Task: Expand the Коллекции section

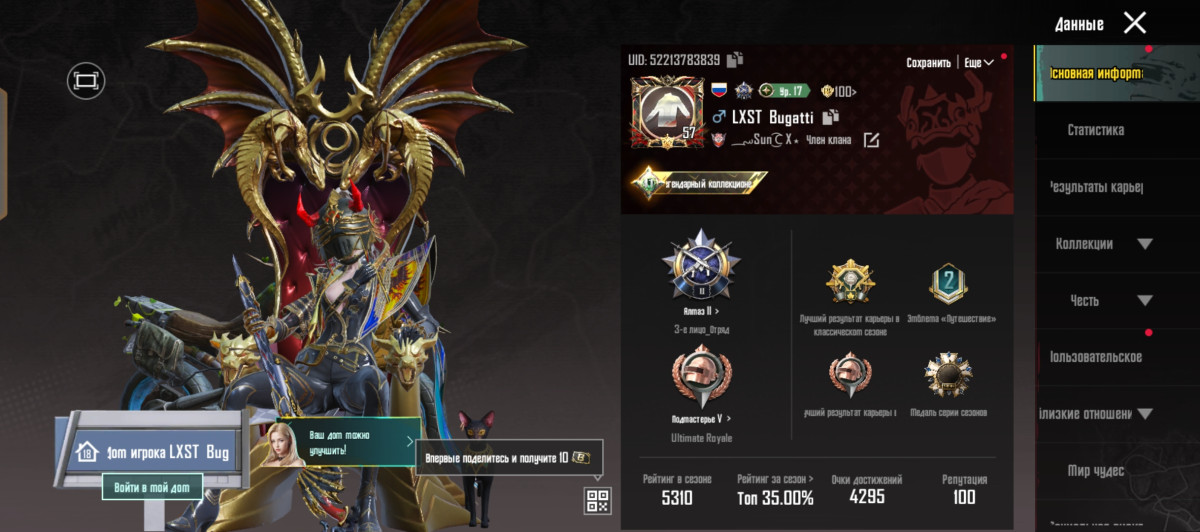Action: [x=1103, y=244]
